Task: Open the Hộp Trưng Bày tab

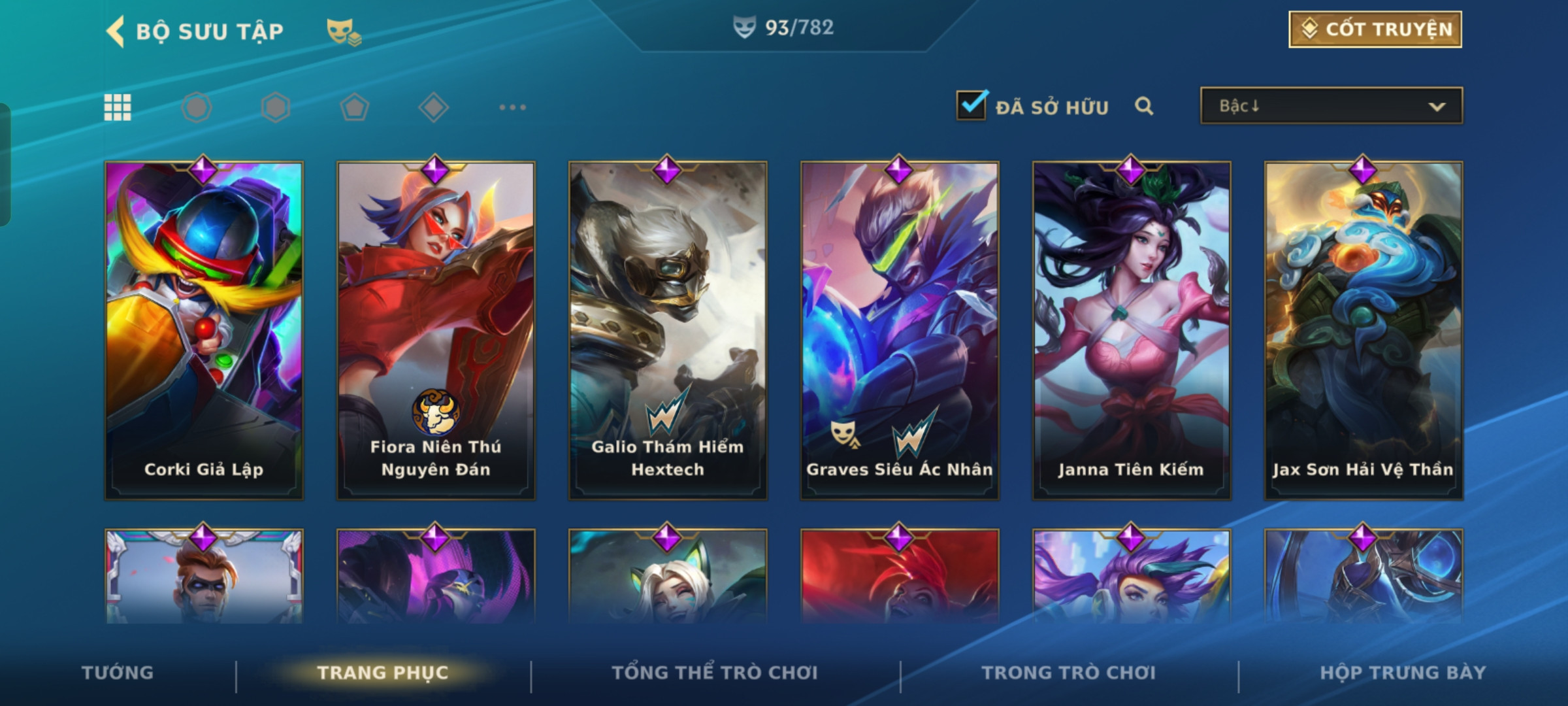Action: [x=1403, y=673]
